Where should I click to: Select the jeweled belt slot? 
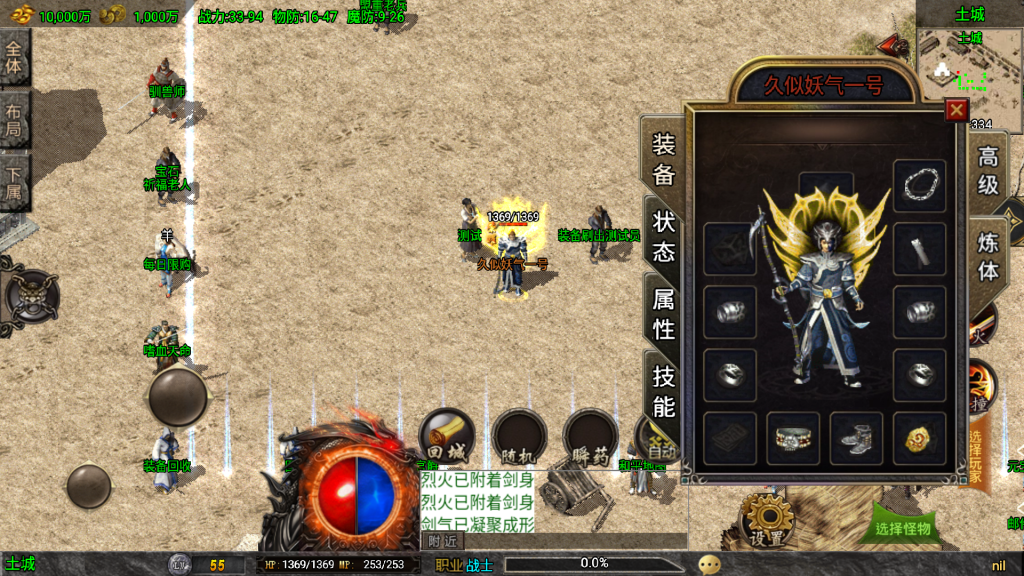[793, 438]
